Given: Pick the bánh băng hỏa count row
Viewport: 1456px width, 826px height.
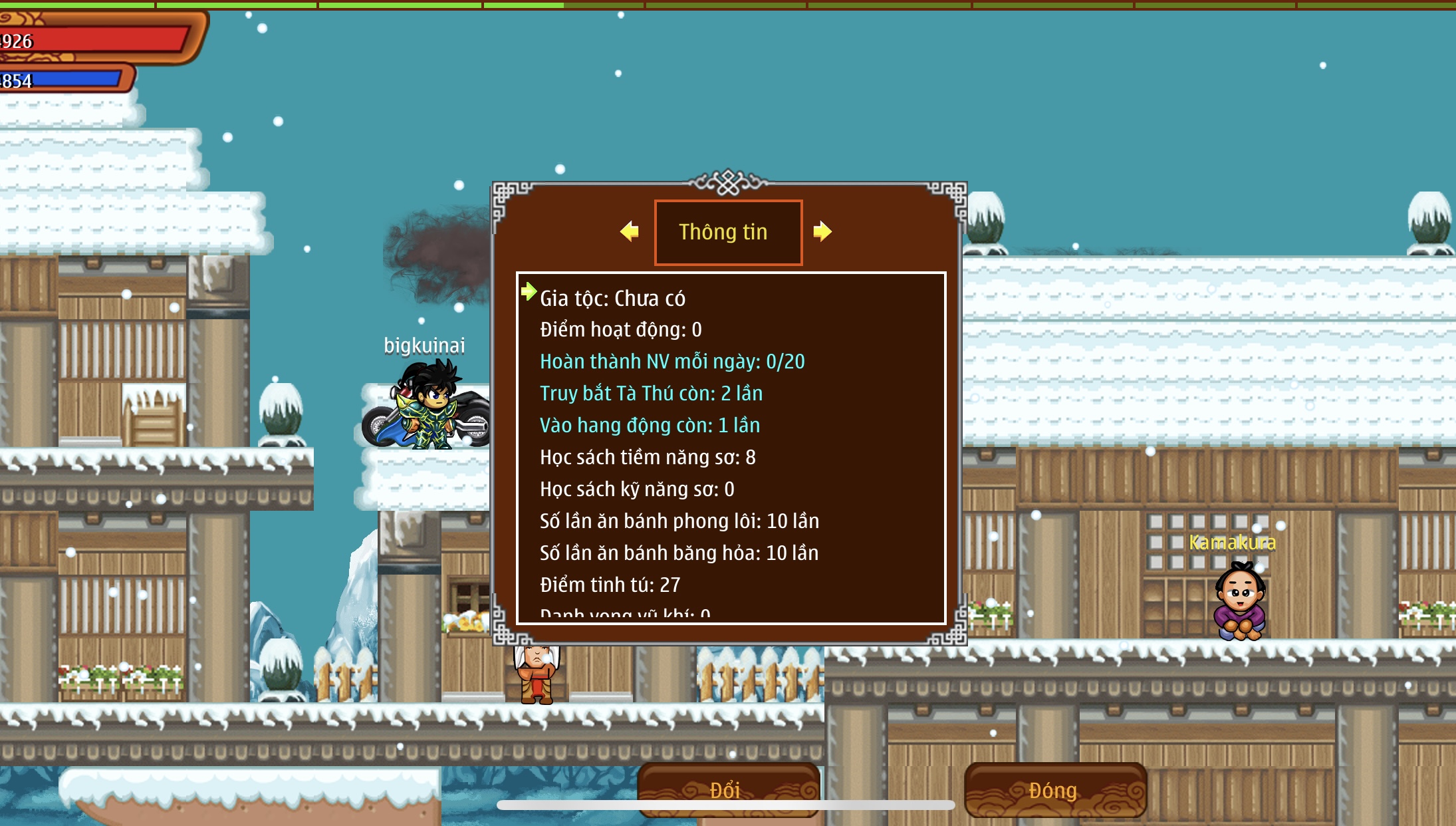Looking at the screenshot, I should click(679, 553).
